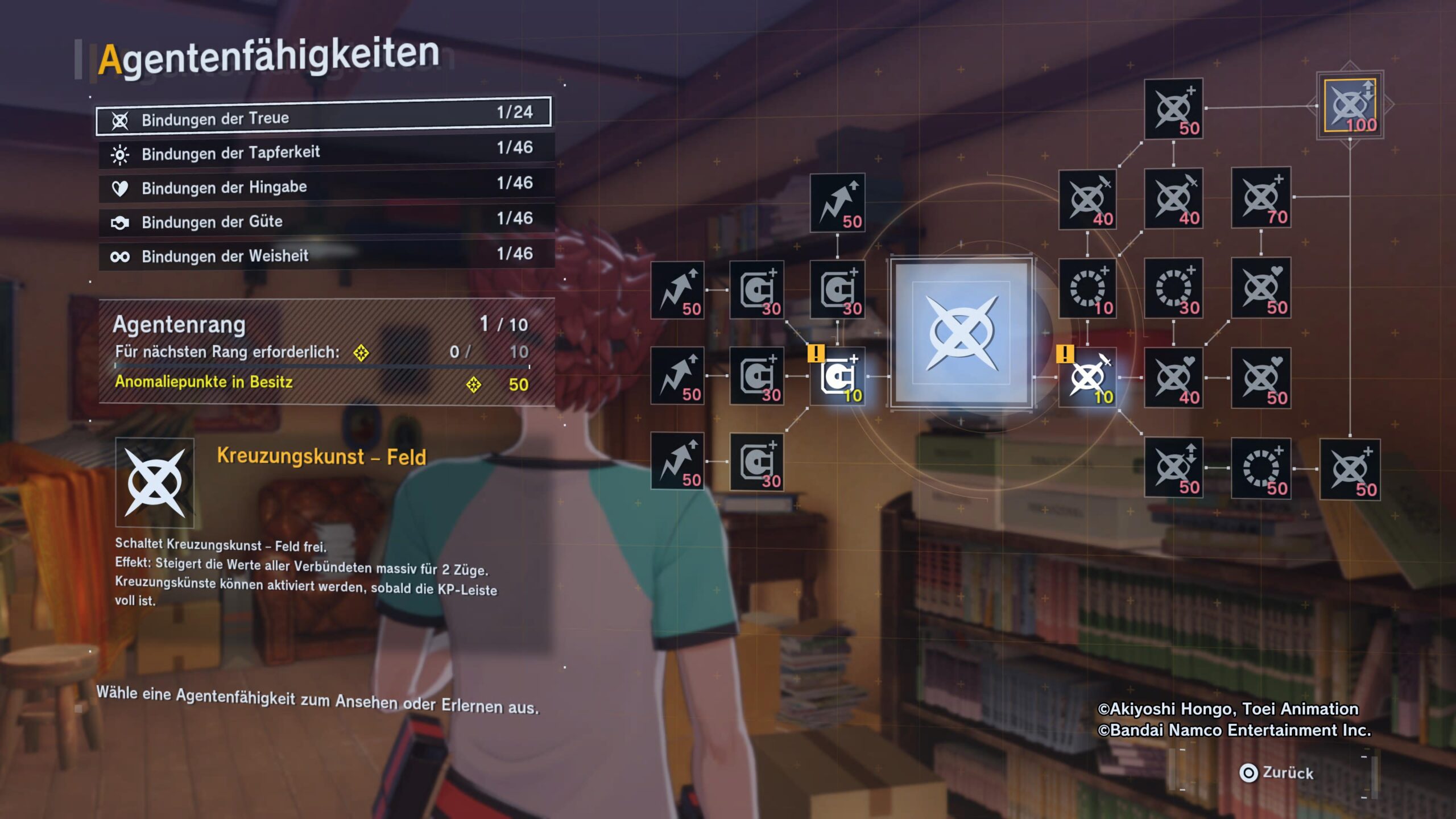
Task: Learn the glowing cross skill costing 10
Action: [1087, 378]
